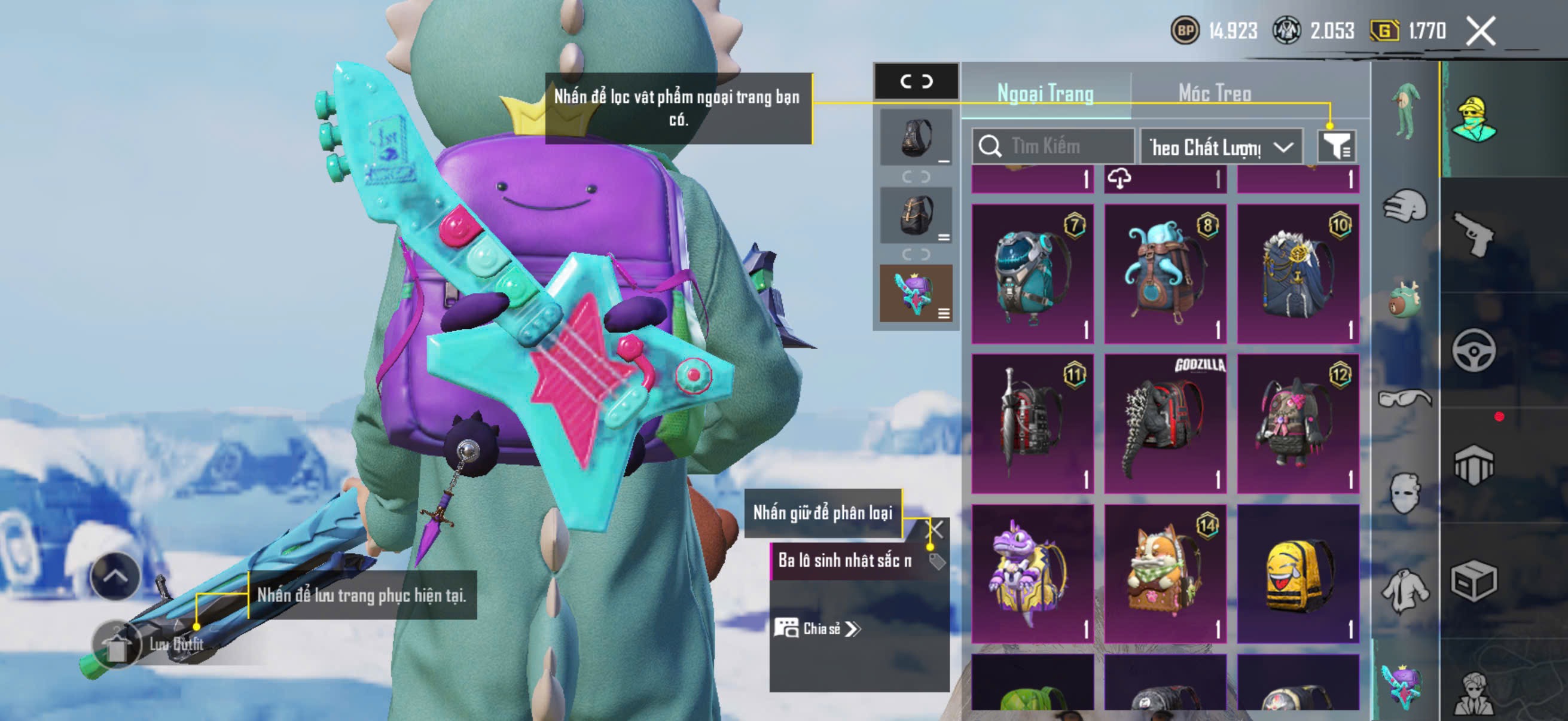Choose the red umbrella backpack
Screen dimensions: 1568x721
pos(1032,423)
